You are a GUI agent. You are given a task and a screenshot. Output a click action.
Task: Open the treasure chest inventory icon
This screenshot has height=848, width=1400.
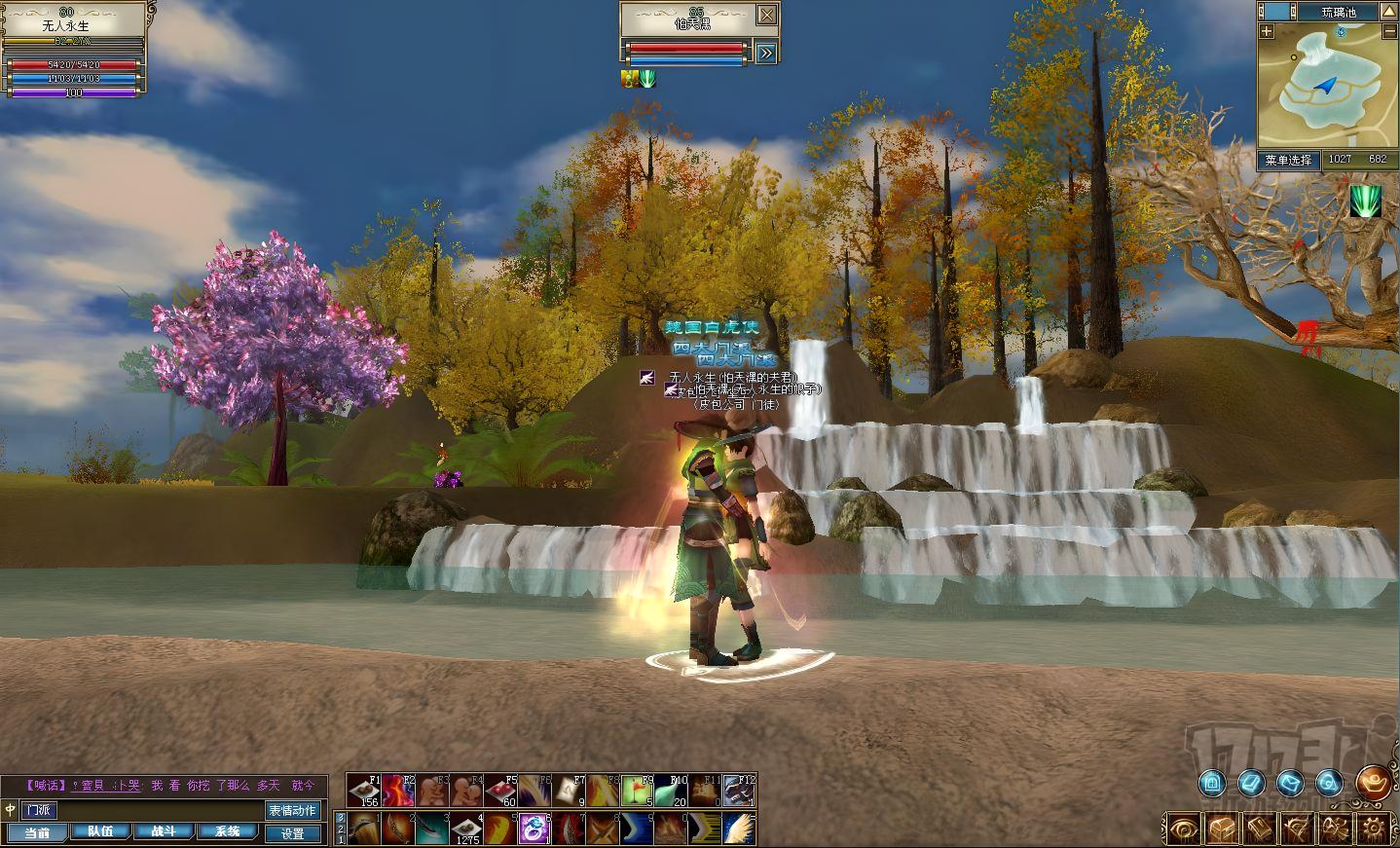coord(1221,829)
